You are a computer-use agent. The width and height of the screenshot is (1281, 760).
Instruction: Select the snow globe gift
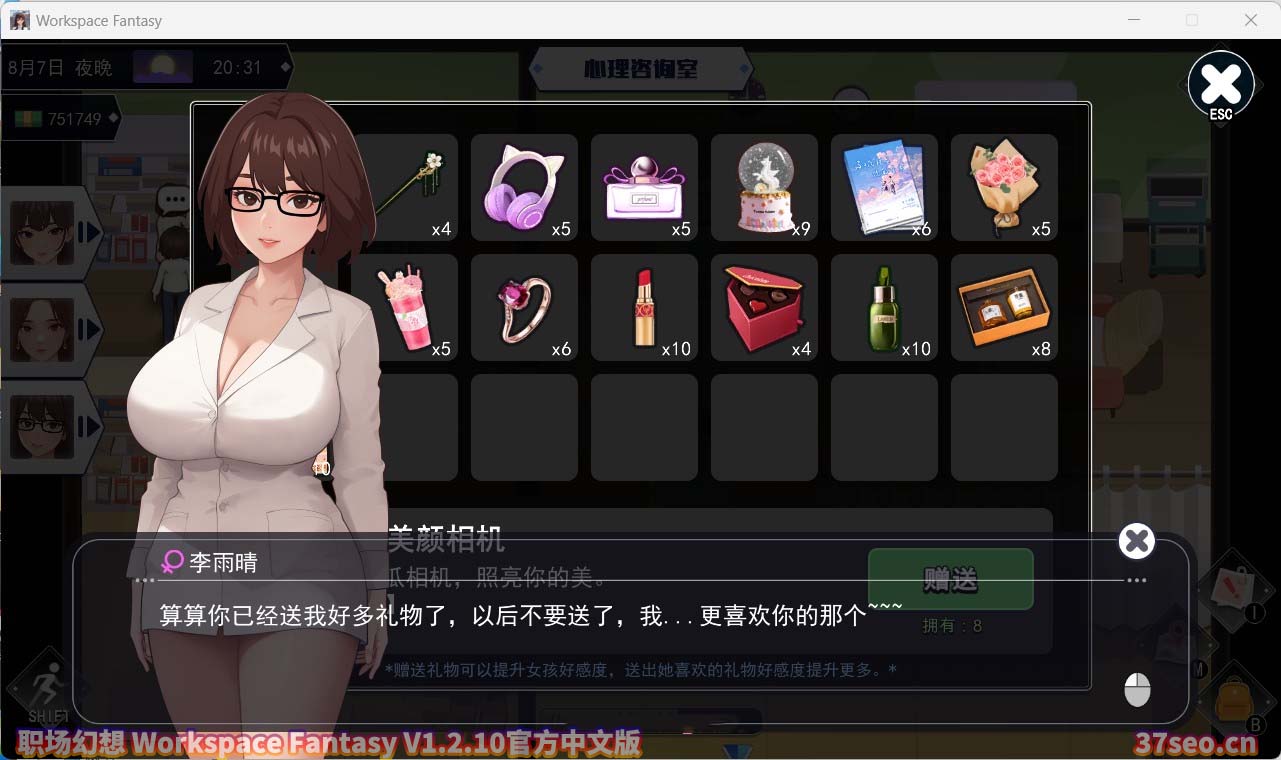764,187
